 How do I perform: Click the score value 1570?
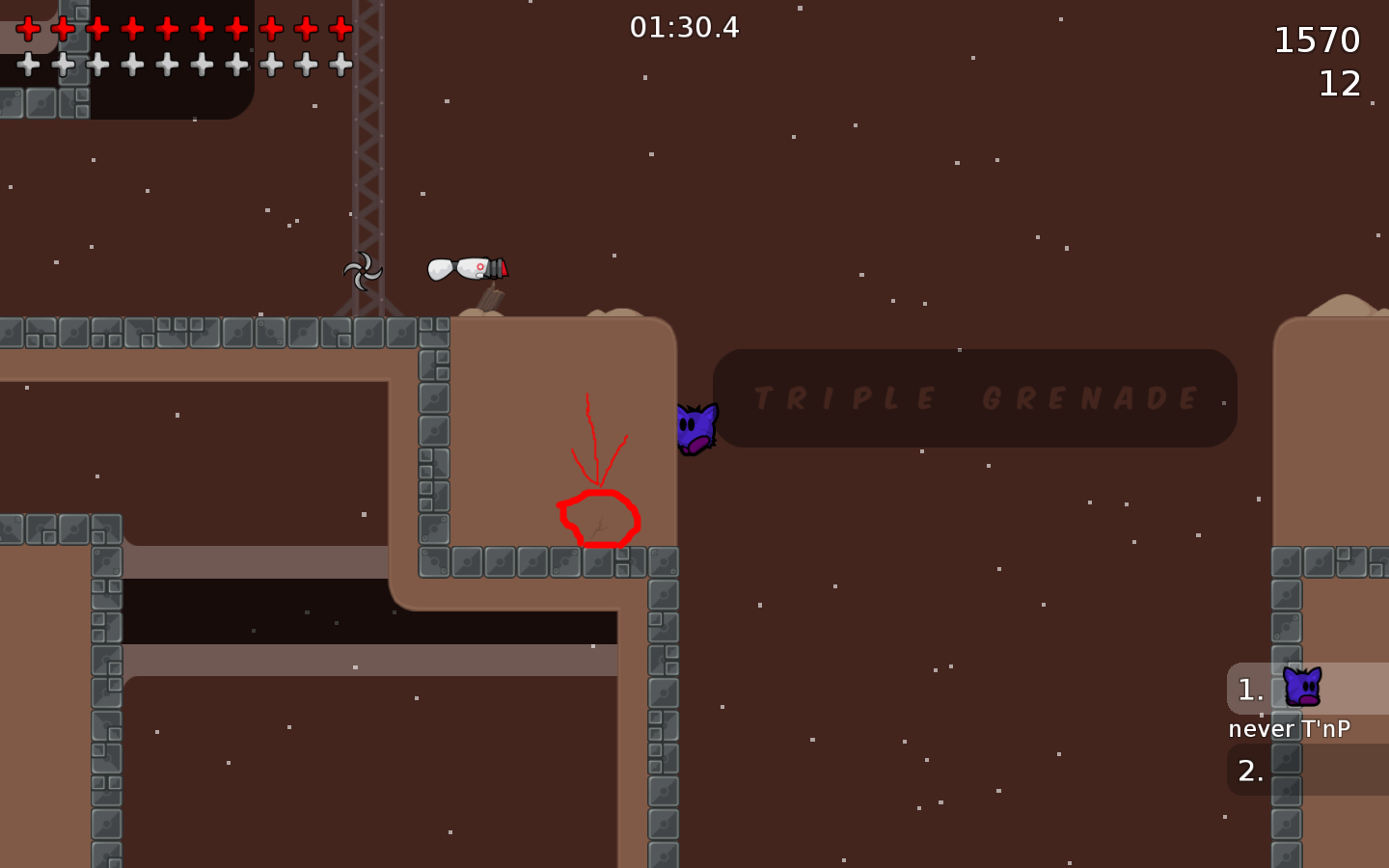tap(1319, 41)
